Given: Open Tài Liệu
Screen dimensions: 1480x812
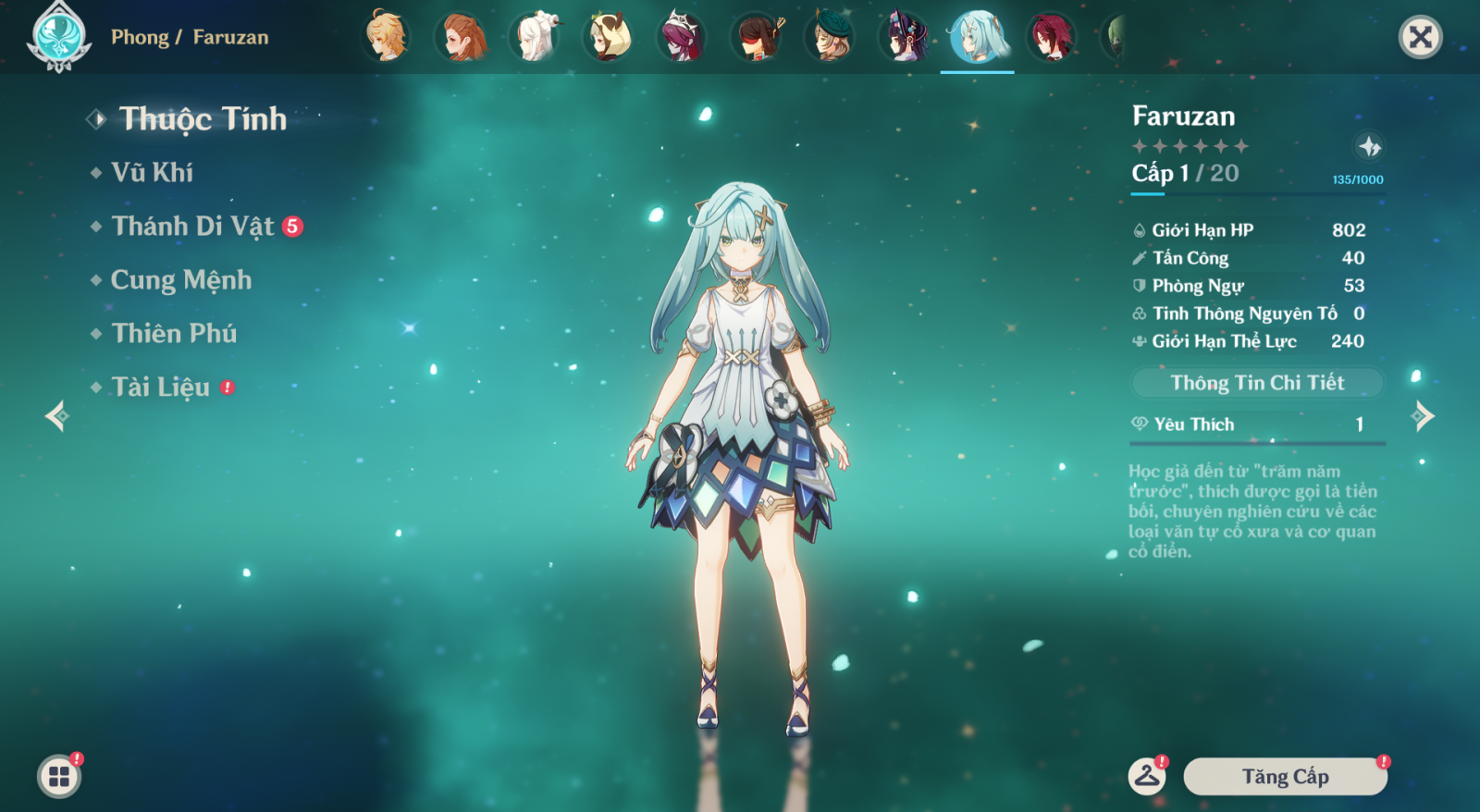Looking at the screenshot, I should pos(161,388).
